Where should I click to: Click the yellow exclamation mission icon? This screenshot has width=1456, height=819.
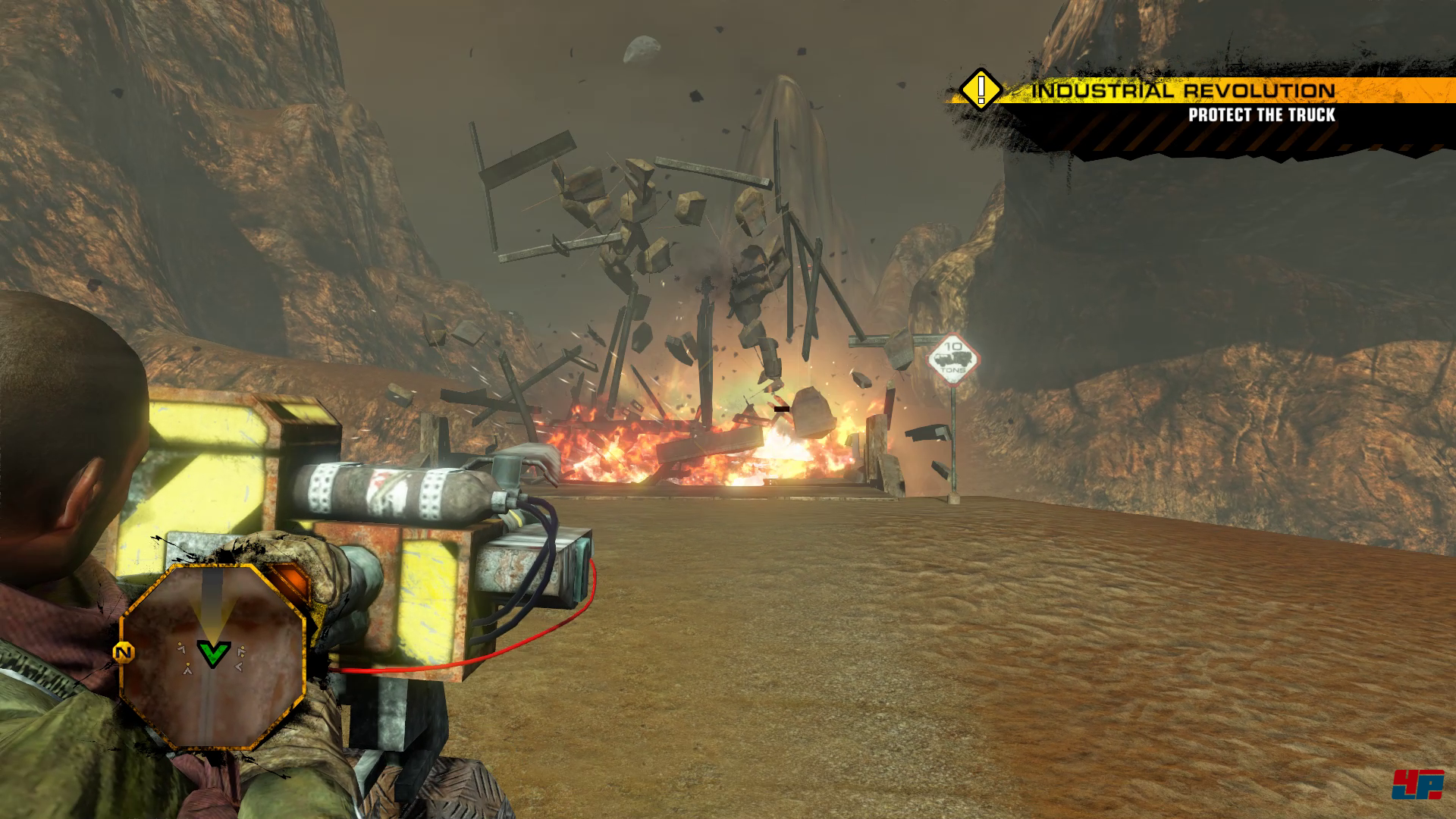pos(981,89)
